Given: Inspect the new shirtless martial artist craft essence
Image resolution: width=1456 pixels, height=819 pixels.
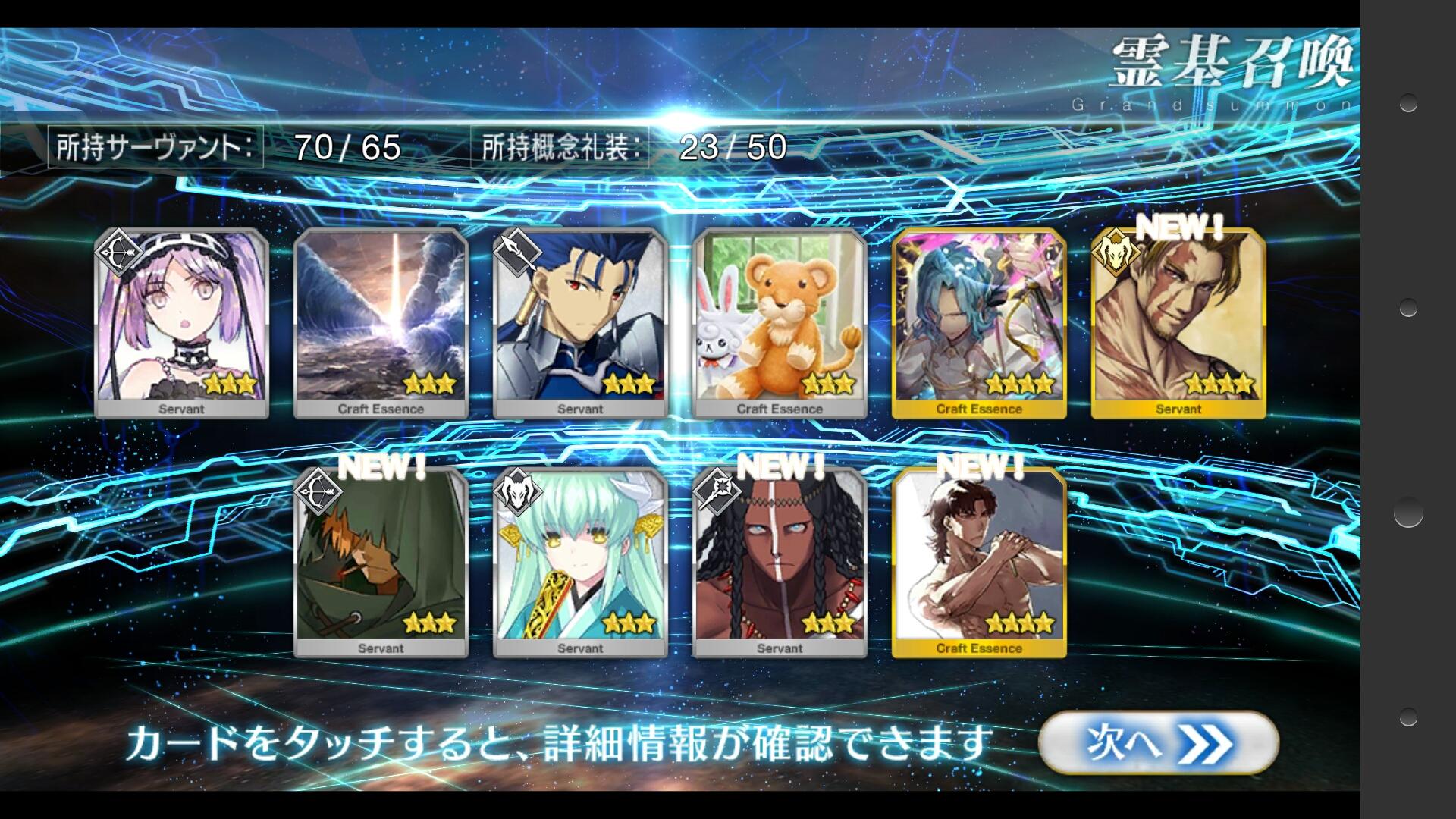Looking at the screenshot, I should click(979, 562).
